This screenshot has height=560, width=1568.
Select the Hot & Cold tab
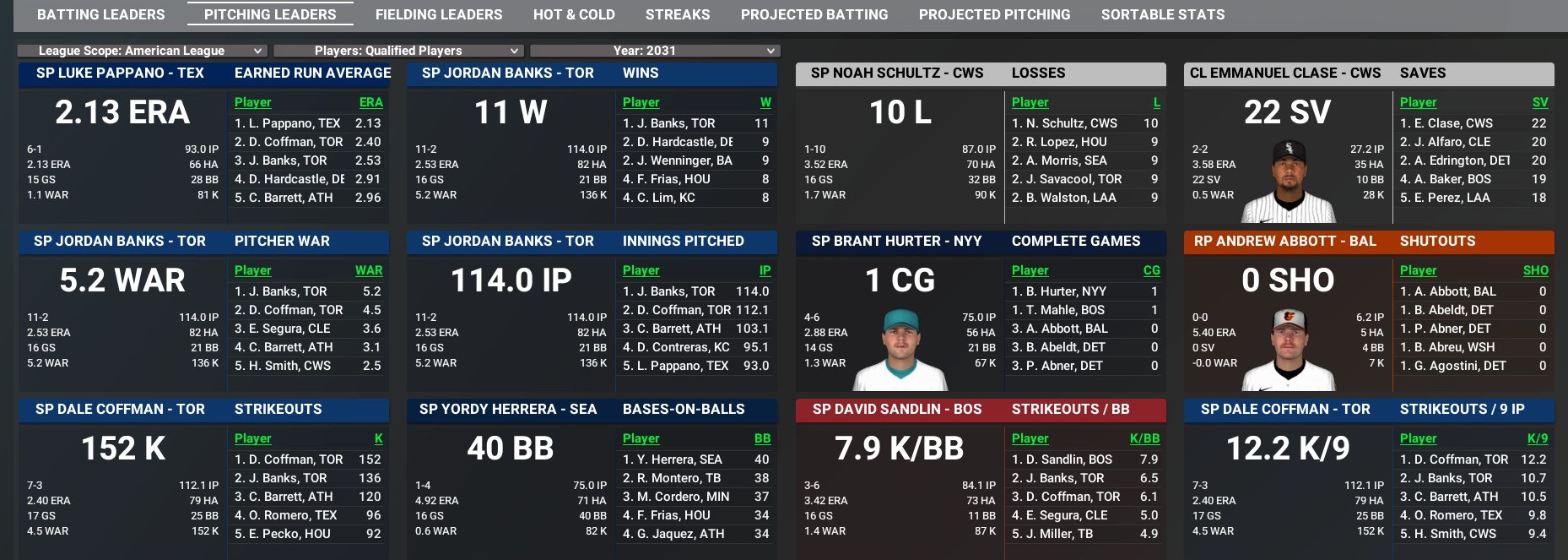click(574, 14)
